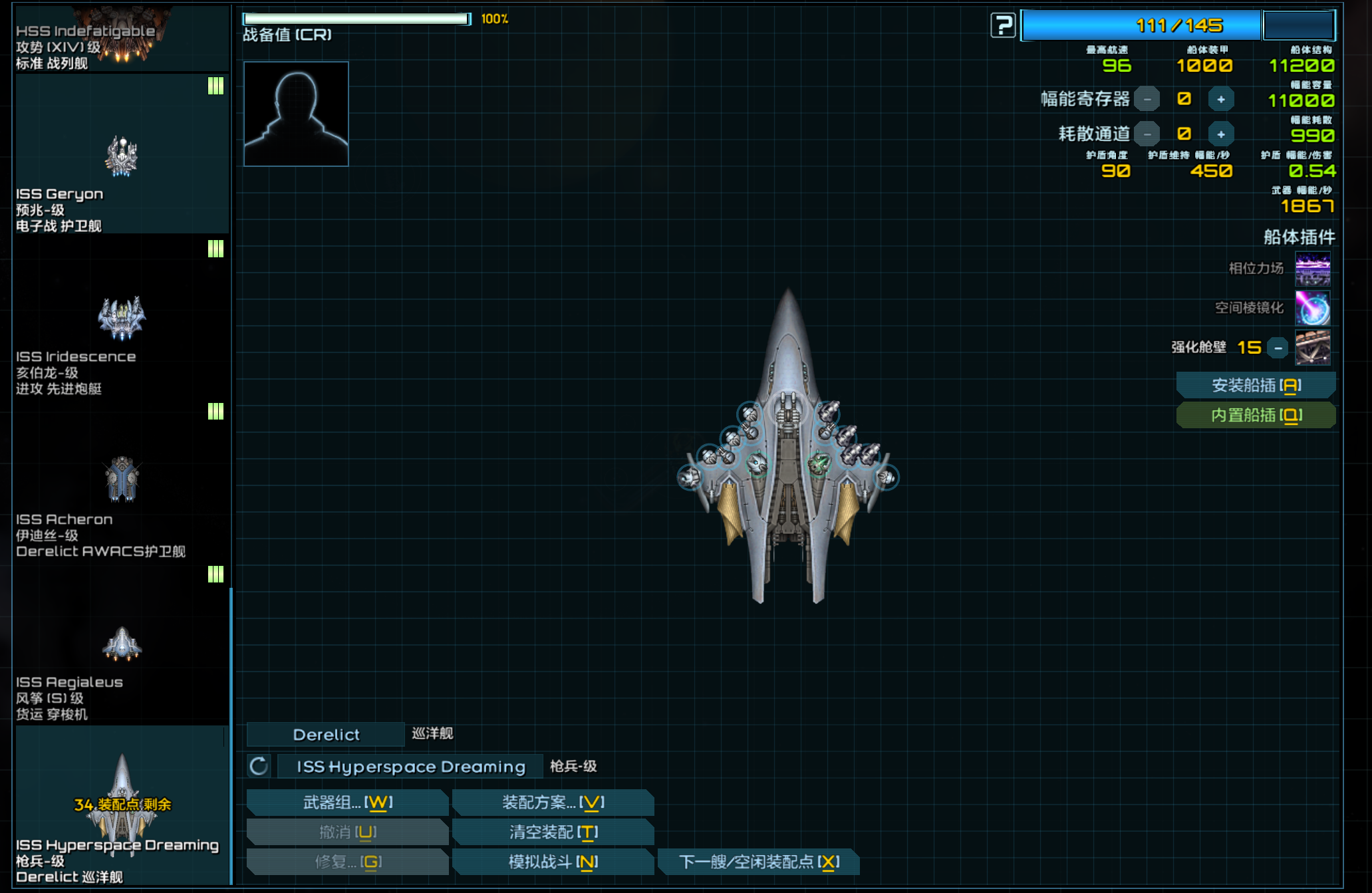Image resolution: width=1372 pixels, height=893 pixels.
Task: Open the 装配方案 loadout variants menu
Action: click(x=553, y=803)
